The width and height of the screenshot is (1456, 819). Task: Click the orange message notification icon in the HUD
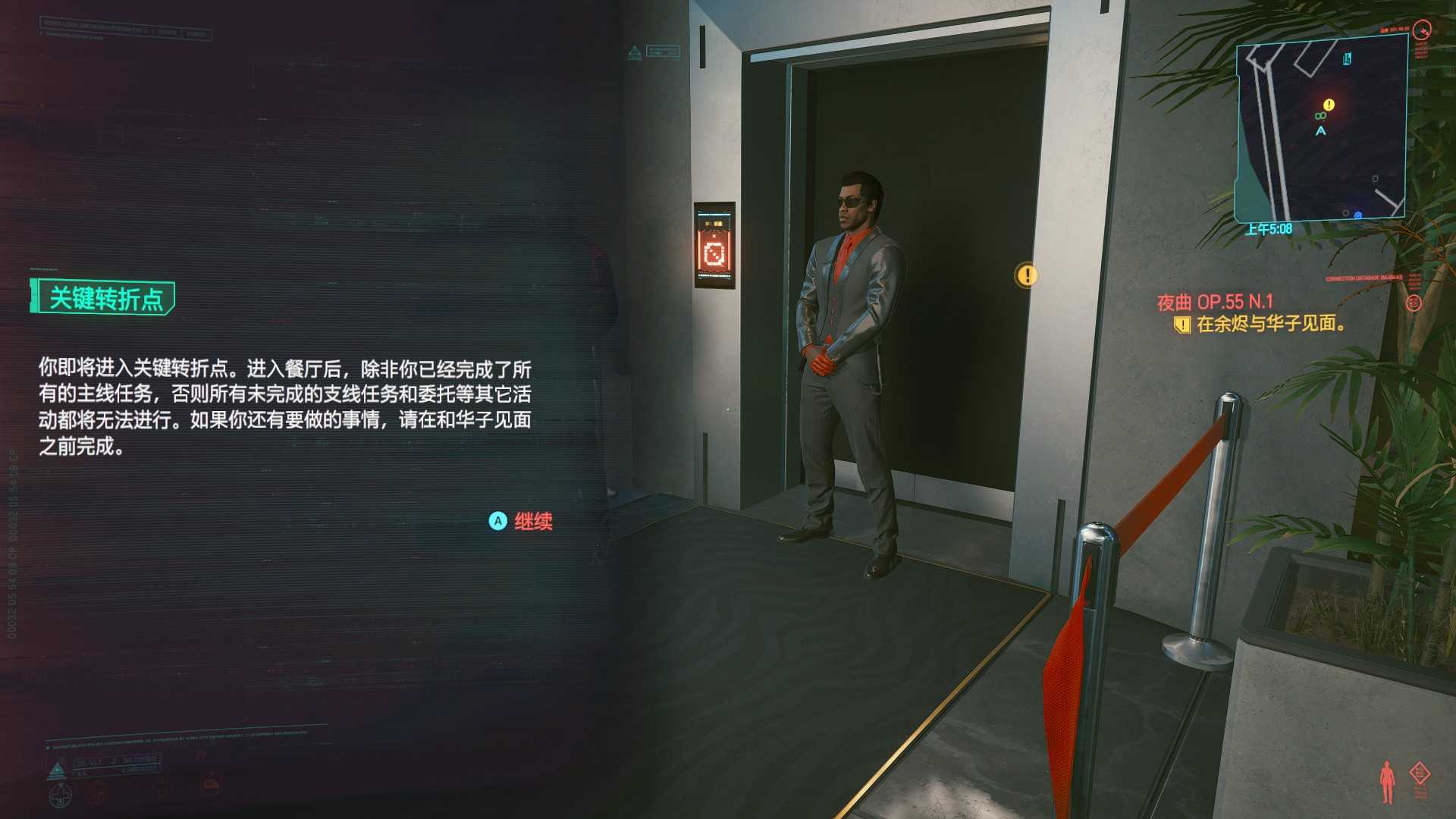tap(212, 784)
